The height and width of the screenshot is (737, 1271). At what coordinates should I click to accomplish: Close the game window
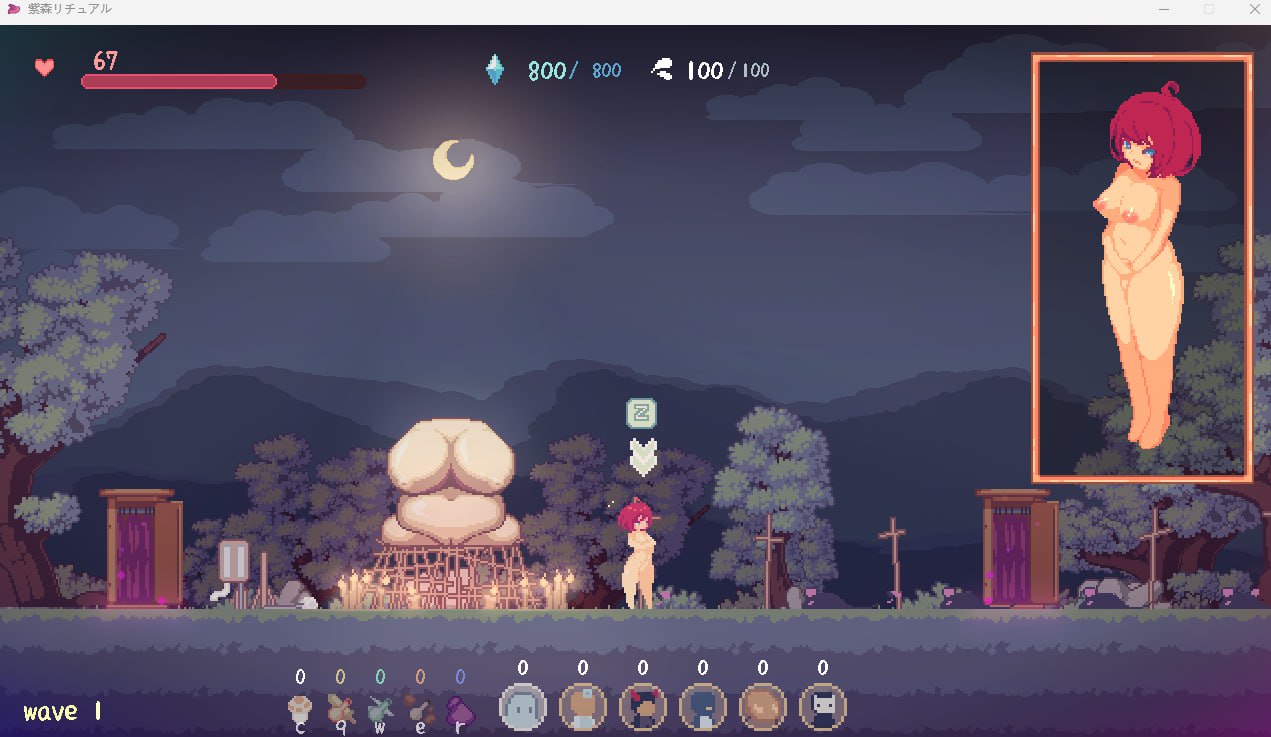pyautogui.click(x=1254, y=9)
